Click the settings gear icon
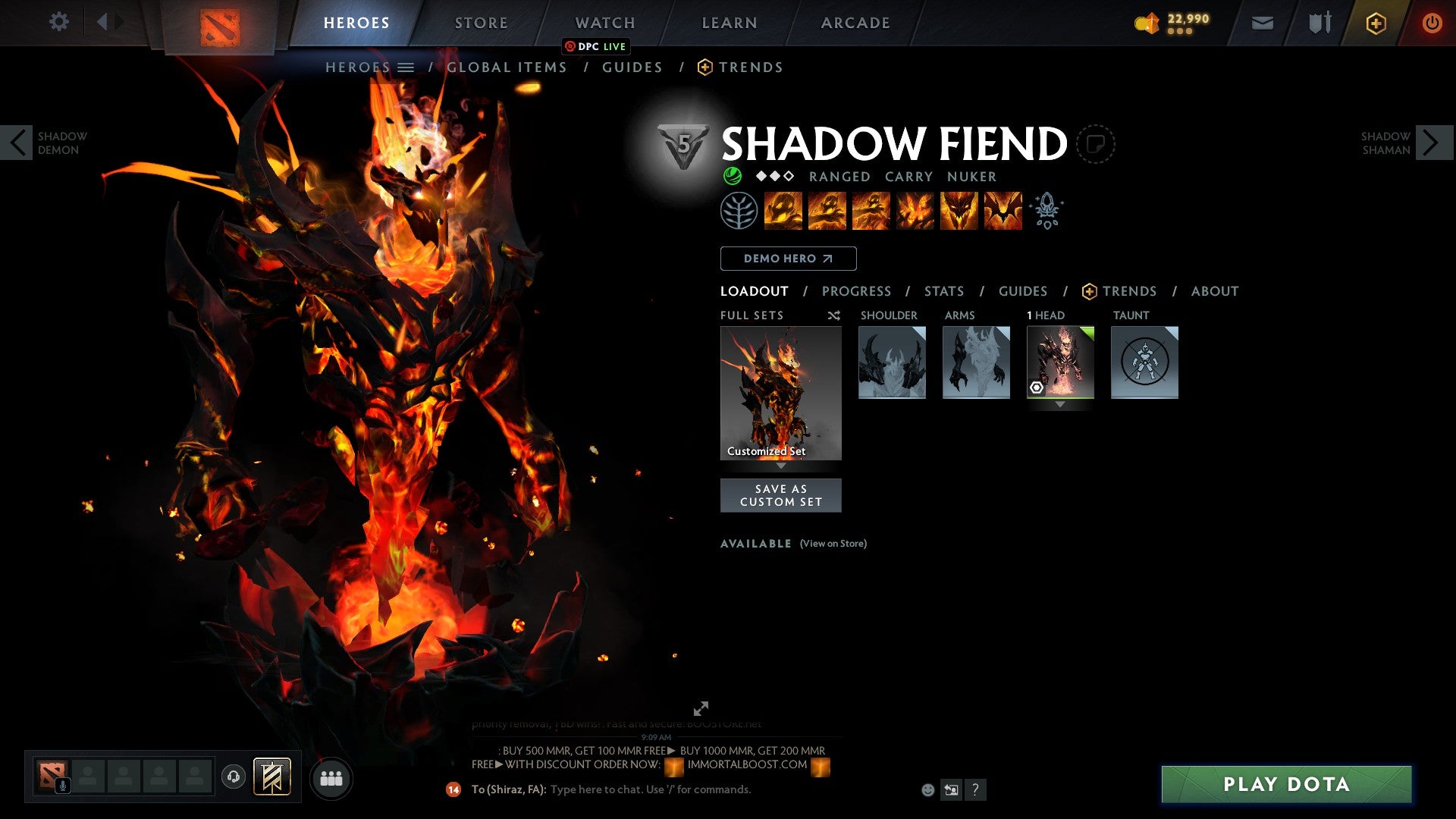This screenshot has height=819, width=1456. click(x=58, y=22)
